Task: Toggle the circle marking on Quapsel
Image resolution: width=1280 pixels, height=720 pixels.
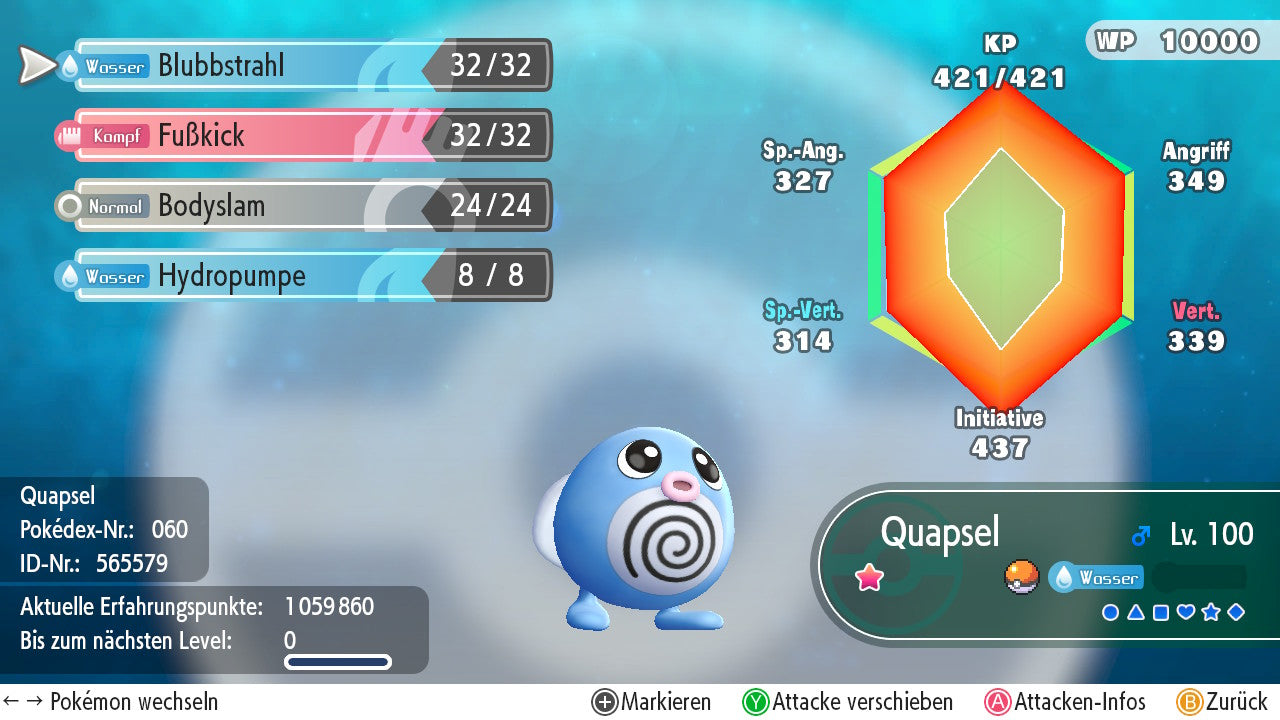Action: (x=1110, y=611)
